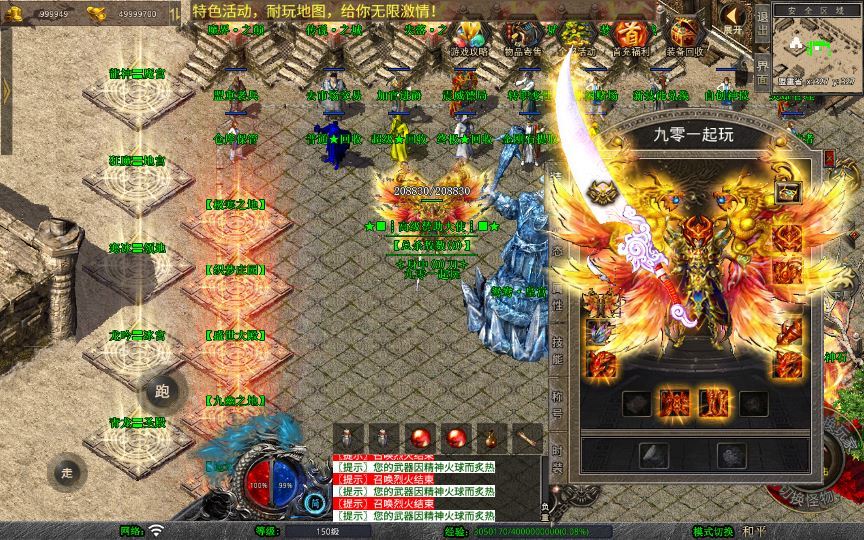Switch to the 技能 skills tab

[558, 351]
